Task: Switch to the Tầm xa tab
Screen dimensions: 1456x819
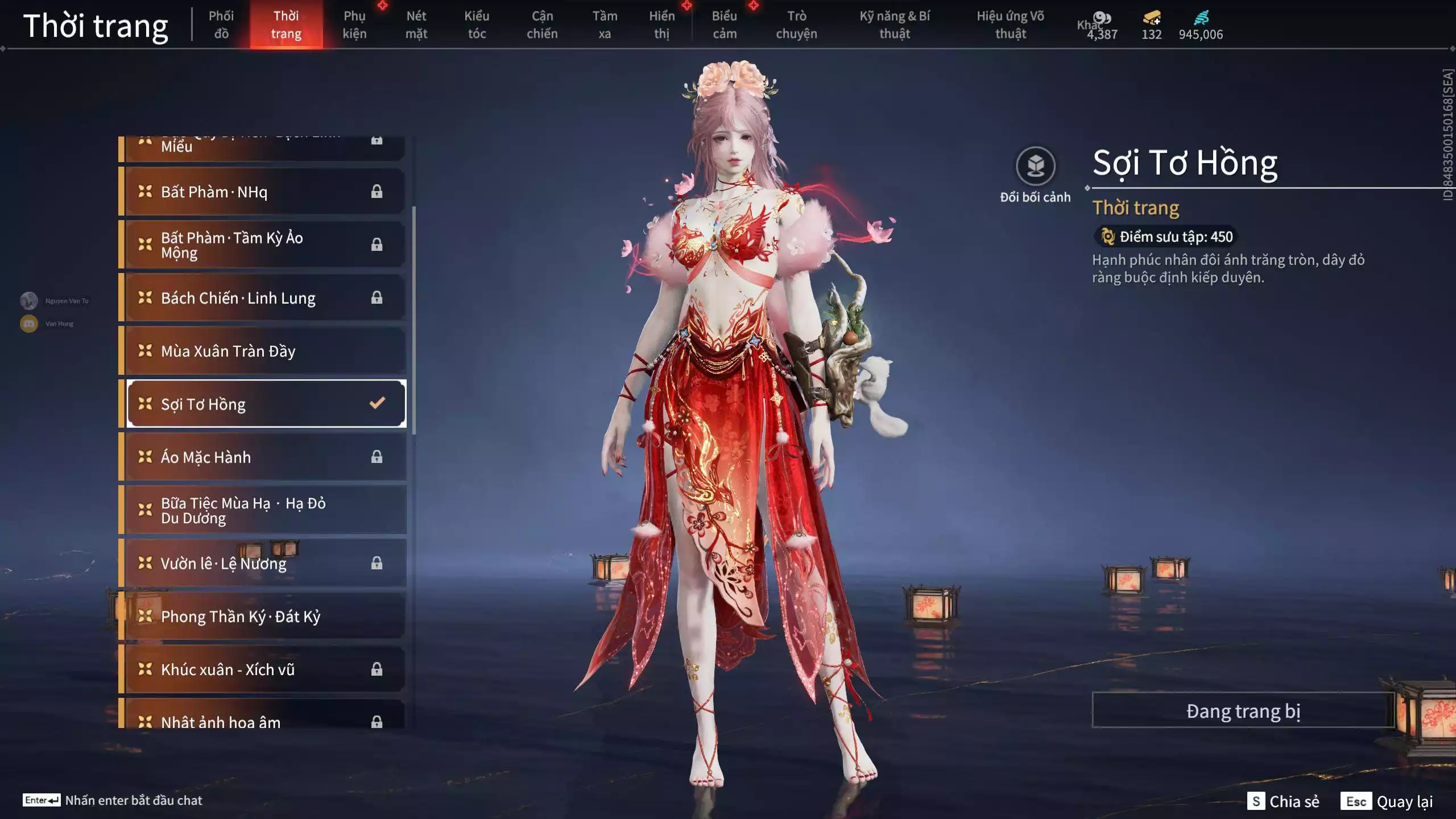Action: click(605, 24)
